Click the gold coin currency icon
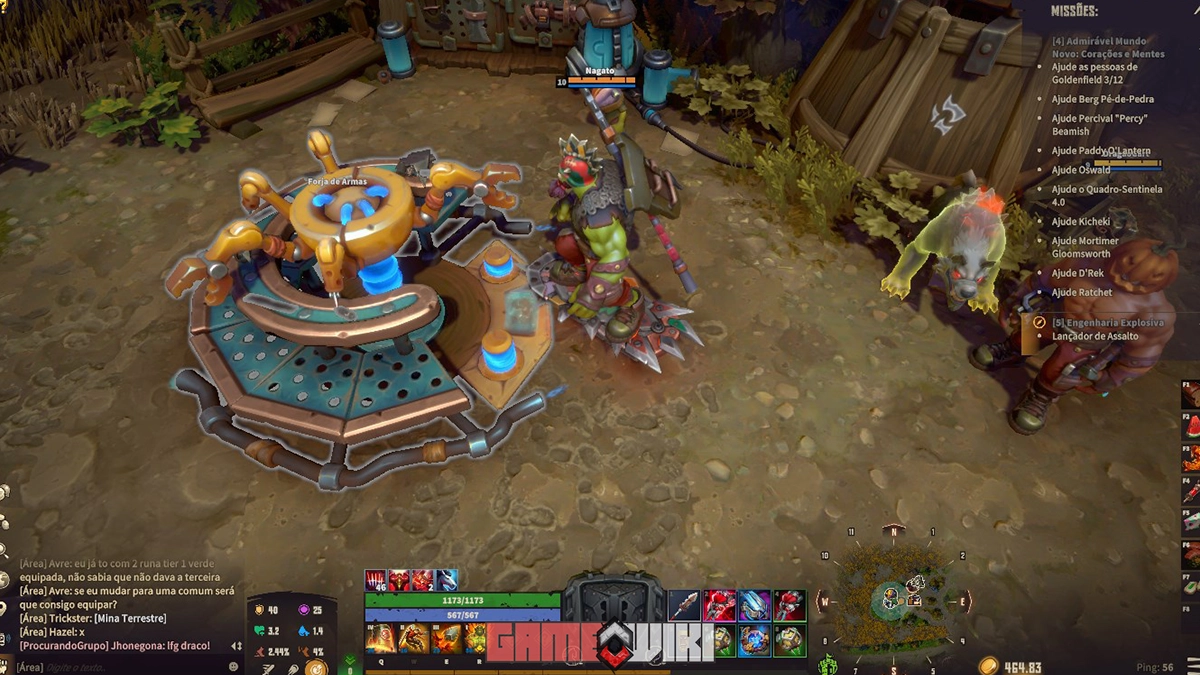The image size is (1200, 675). pyautogui.click(x=989, y=666)
